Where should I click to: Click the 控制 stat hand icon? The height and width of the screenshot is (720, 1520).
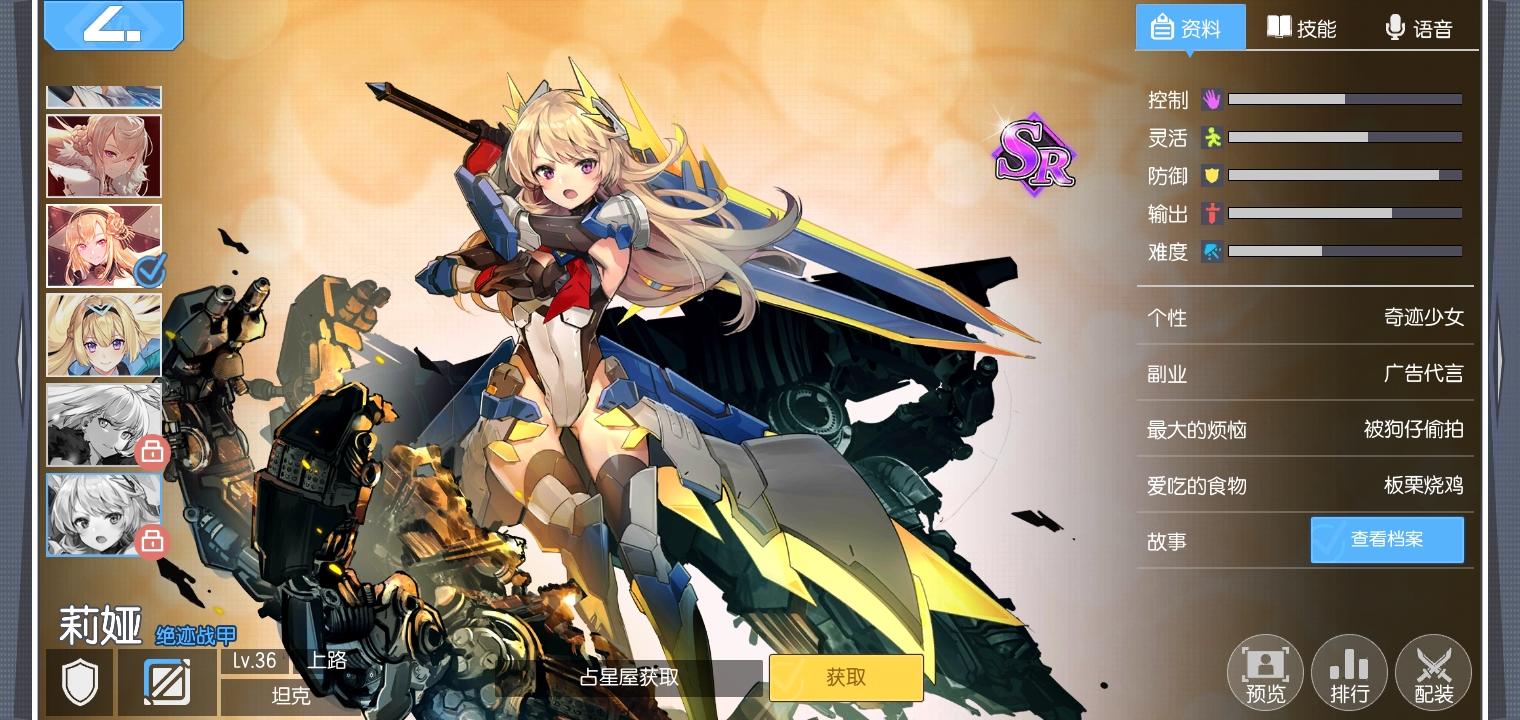pos(1211,99)
